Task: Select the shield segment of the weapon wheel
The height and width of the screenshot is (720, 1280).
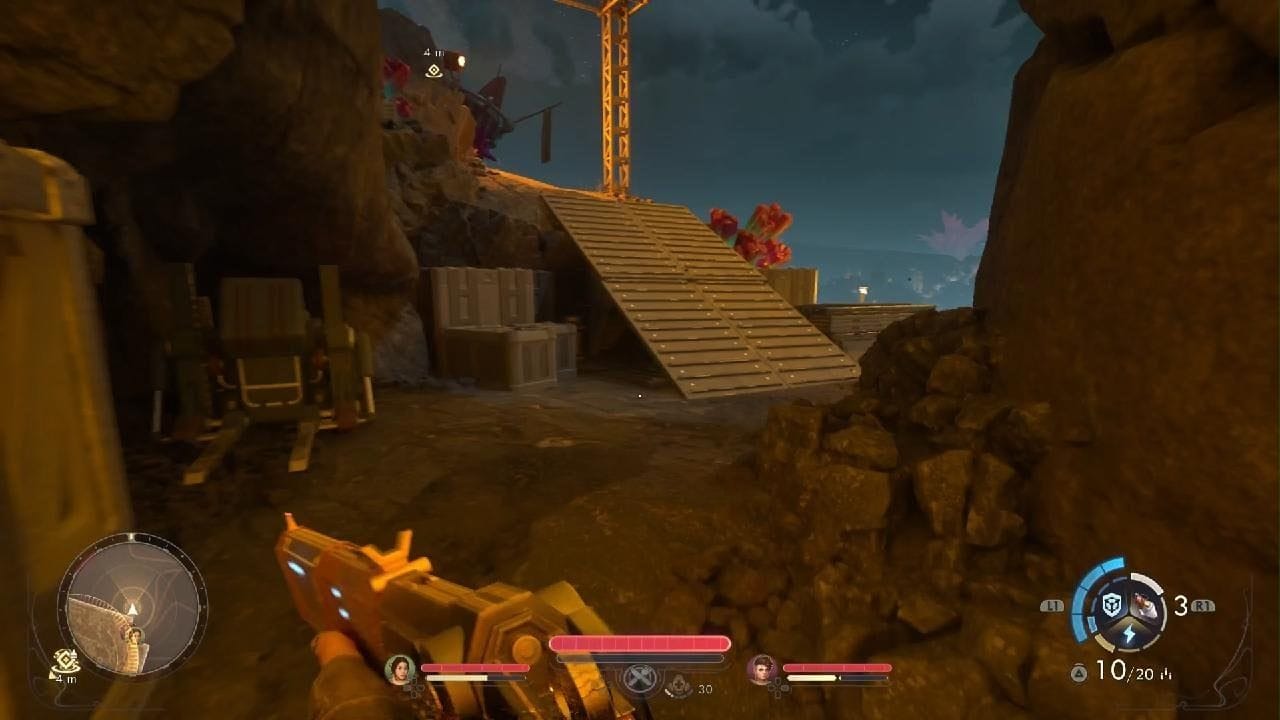Action: [x=1113, y=603]
